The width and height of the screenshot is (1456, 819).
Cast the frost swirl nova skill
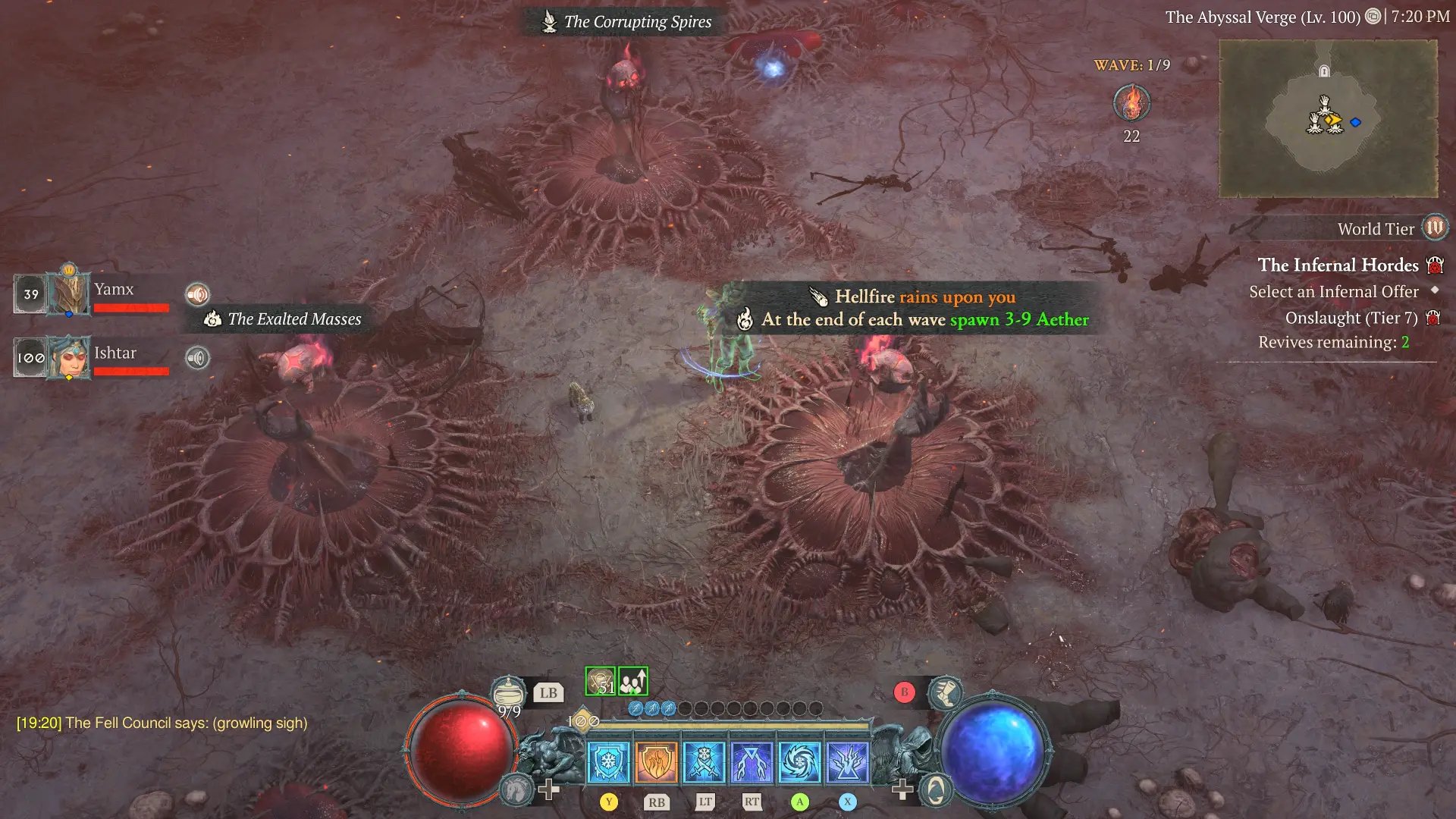point(799,761)
